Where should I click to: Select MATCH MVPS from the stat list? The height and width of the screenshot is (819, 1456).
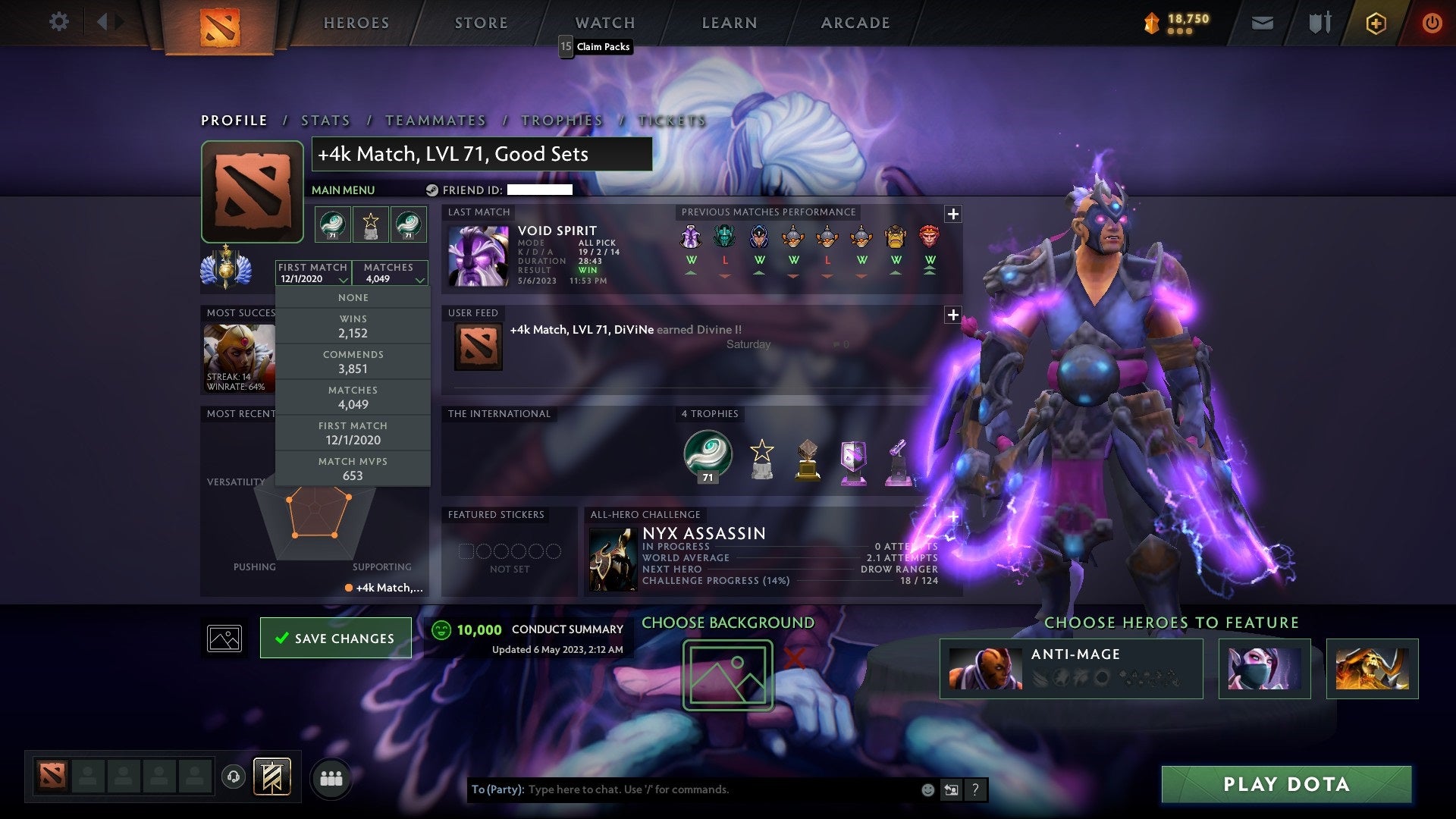point(353,468)
